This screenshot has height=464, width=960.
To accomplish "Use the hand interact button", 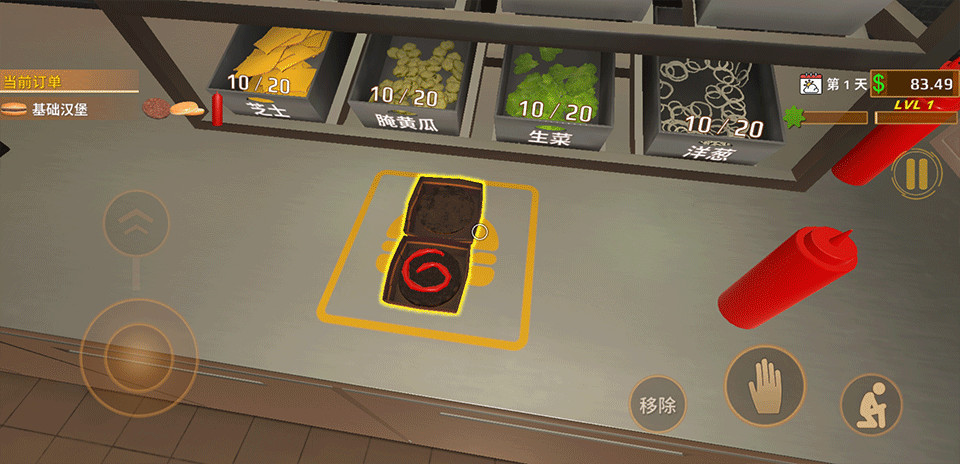I will (x=765, y=387).
